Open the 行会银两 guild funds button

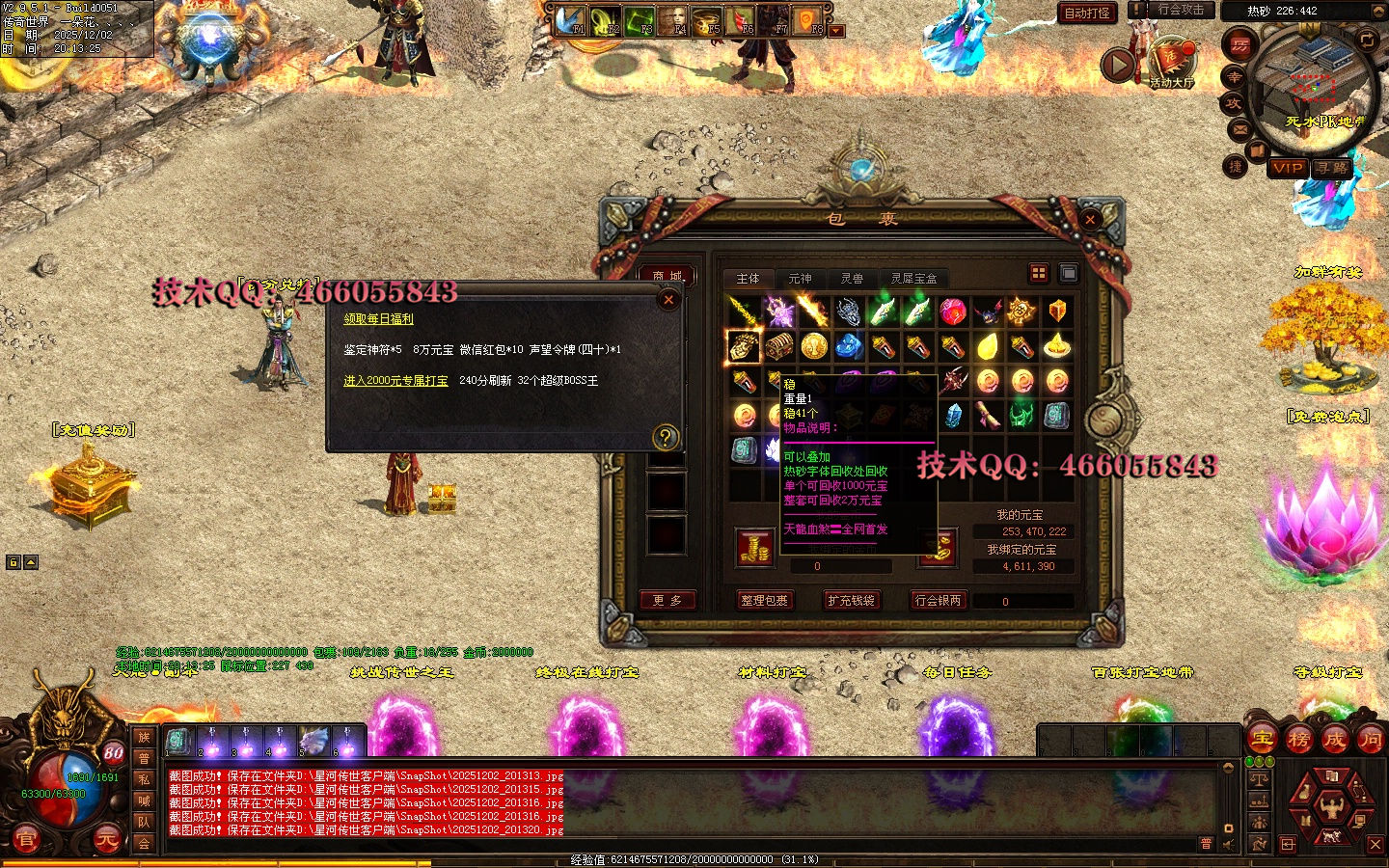tap(938, 600)
